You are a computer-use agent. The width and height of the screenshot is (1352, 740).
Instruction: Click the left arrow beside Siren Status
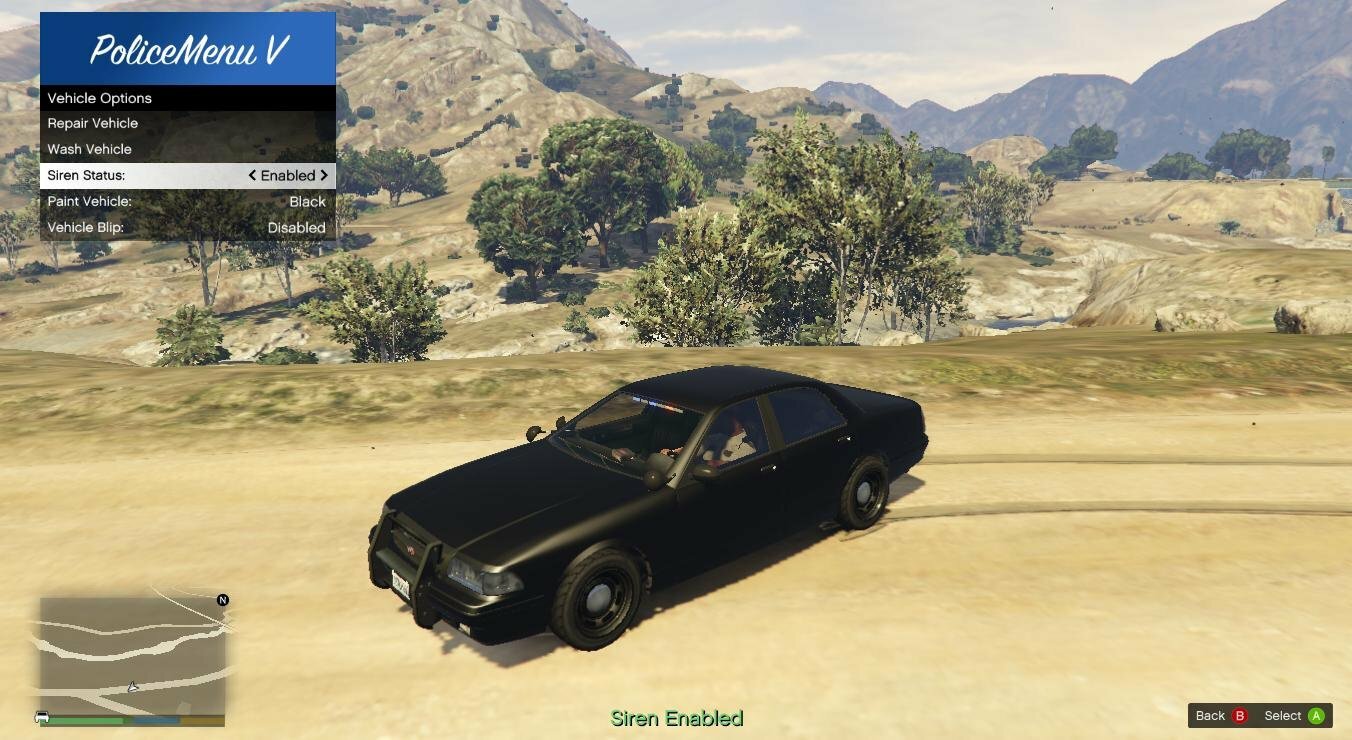coord(253,175)
